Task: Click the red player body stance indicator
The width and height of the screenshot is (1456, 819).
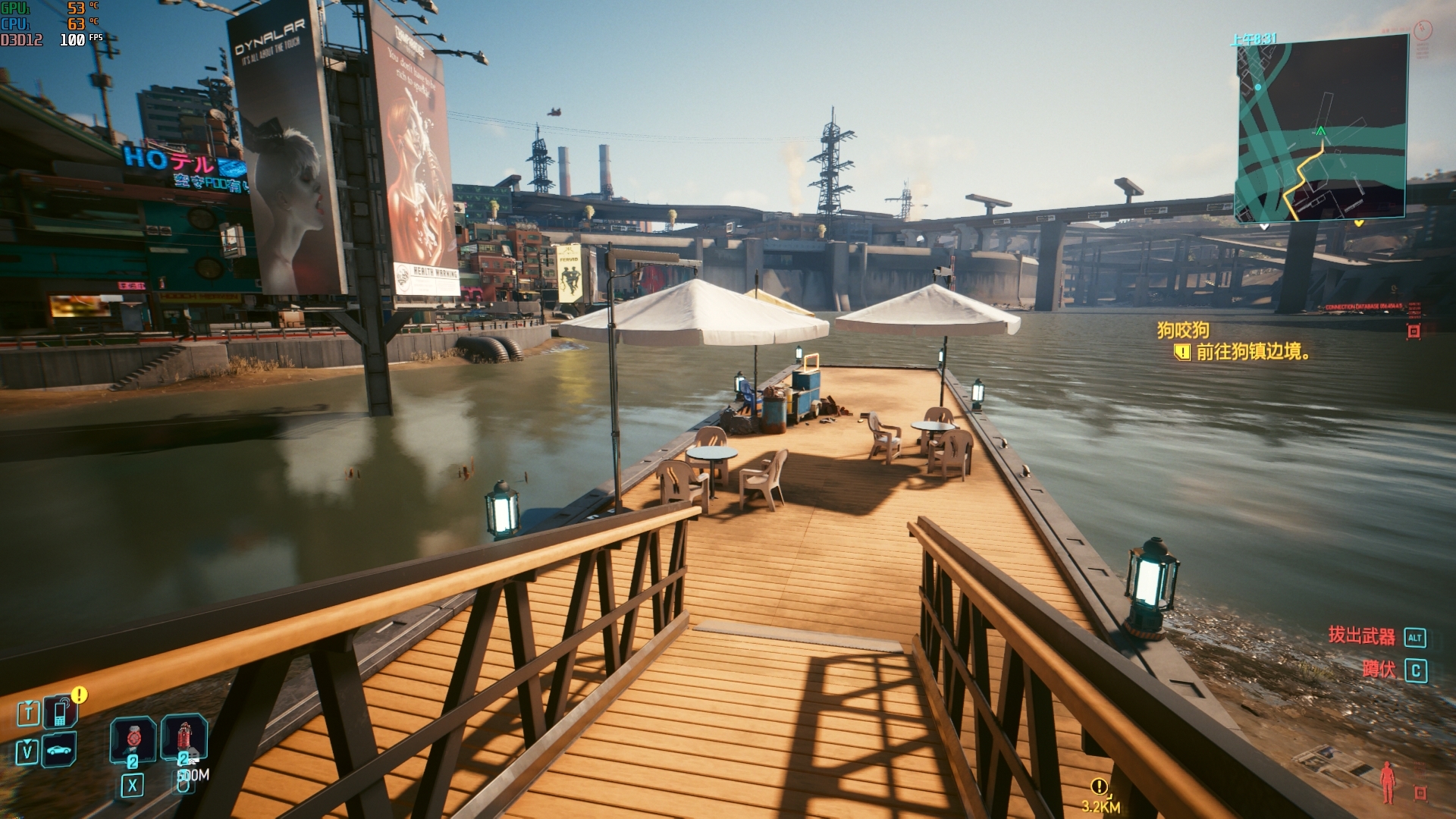Action: tap(1389, 782)
